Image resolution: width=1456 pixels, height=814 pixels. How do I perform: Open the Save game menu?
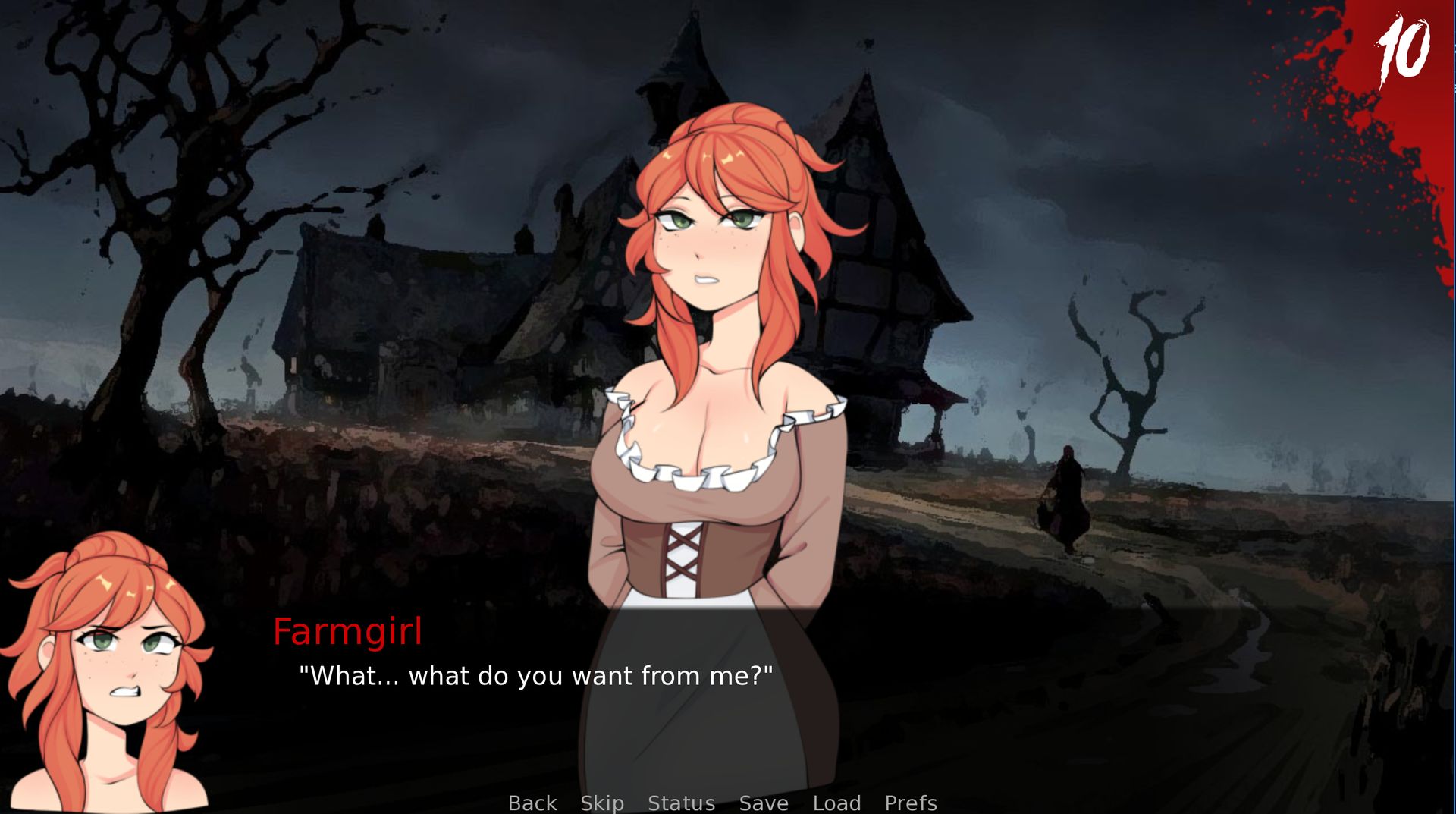point(764,803)
